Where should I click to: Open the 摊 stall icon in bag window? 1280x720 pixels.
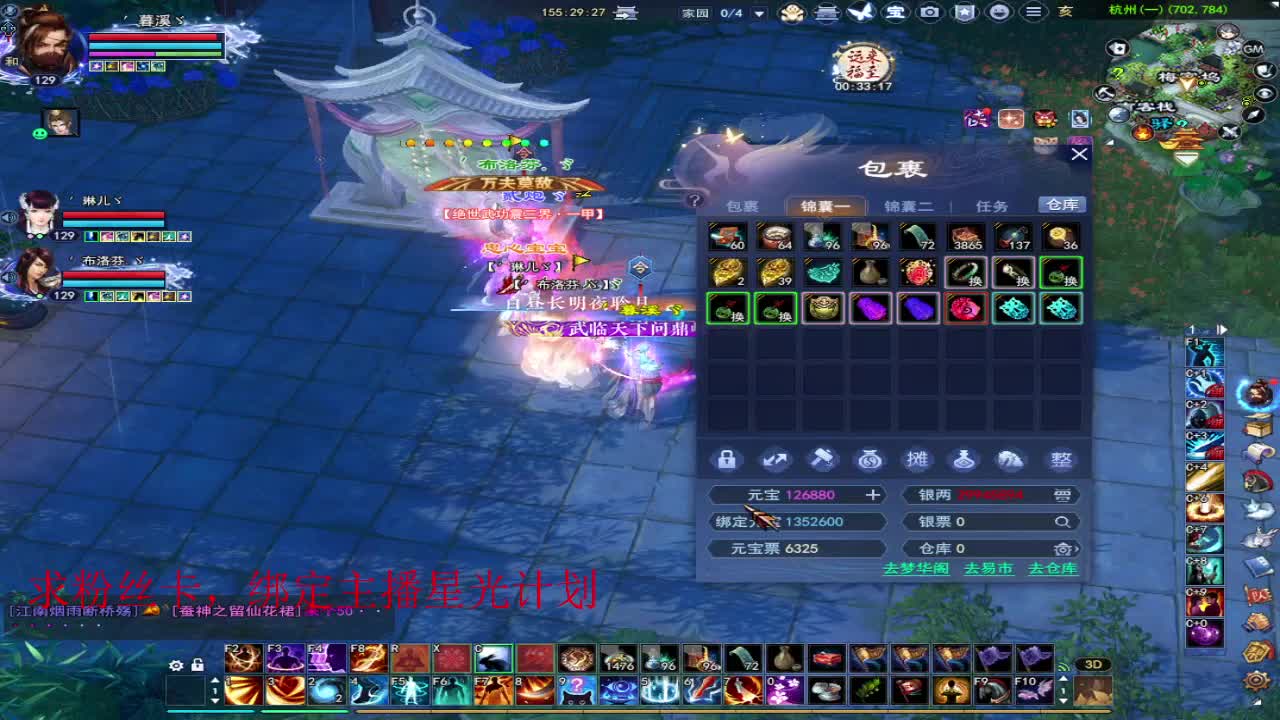(917, 459)
